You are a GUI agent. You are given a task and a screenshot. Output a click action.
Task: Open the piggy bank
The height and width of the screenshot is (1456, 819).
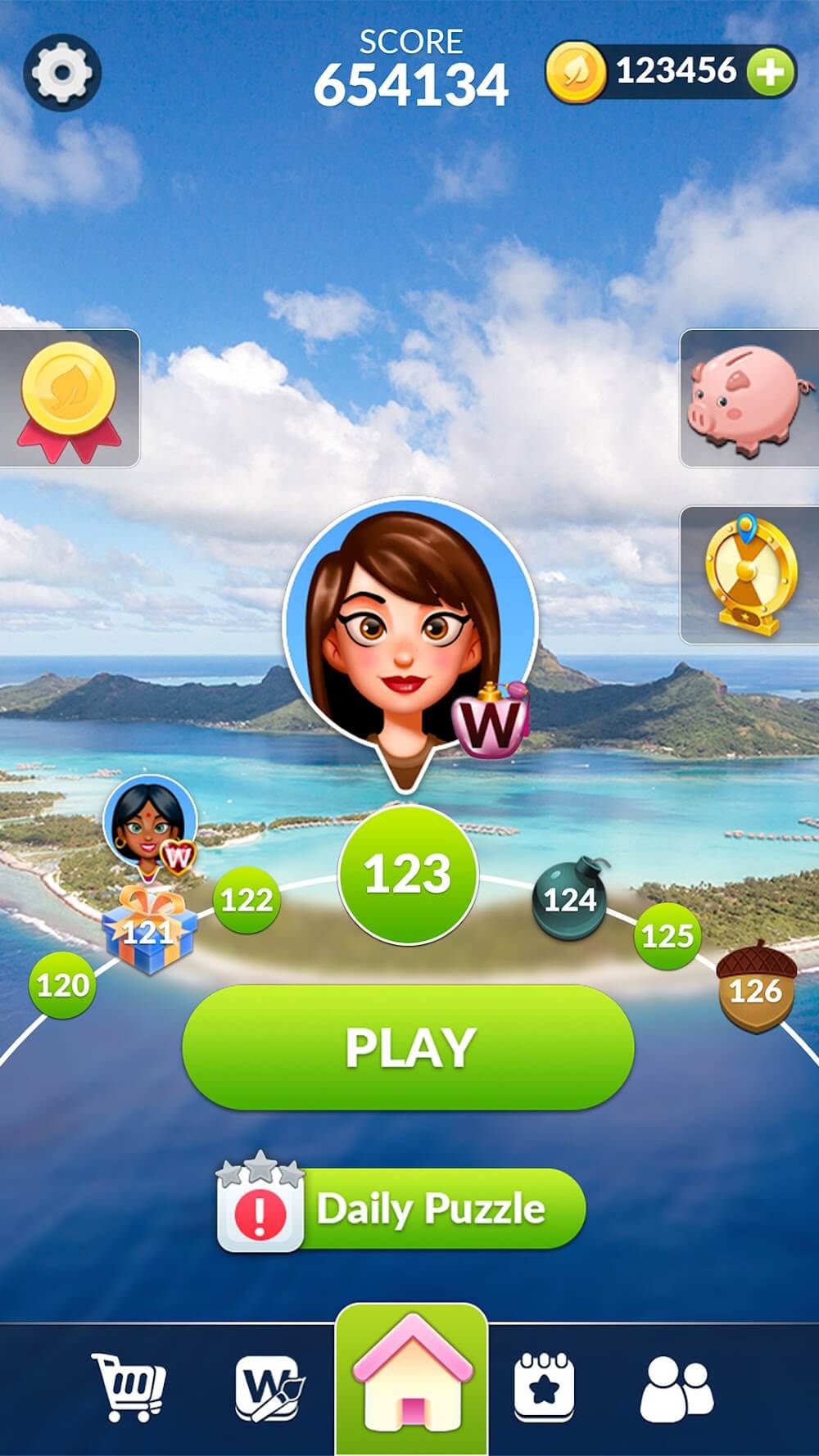click(x=748, y=399)
